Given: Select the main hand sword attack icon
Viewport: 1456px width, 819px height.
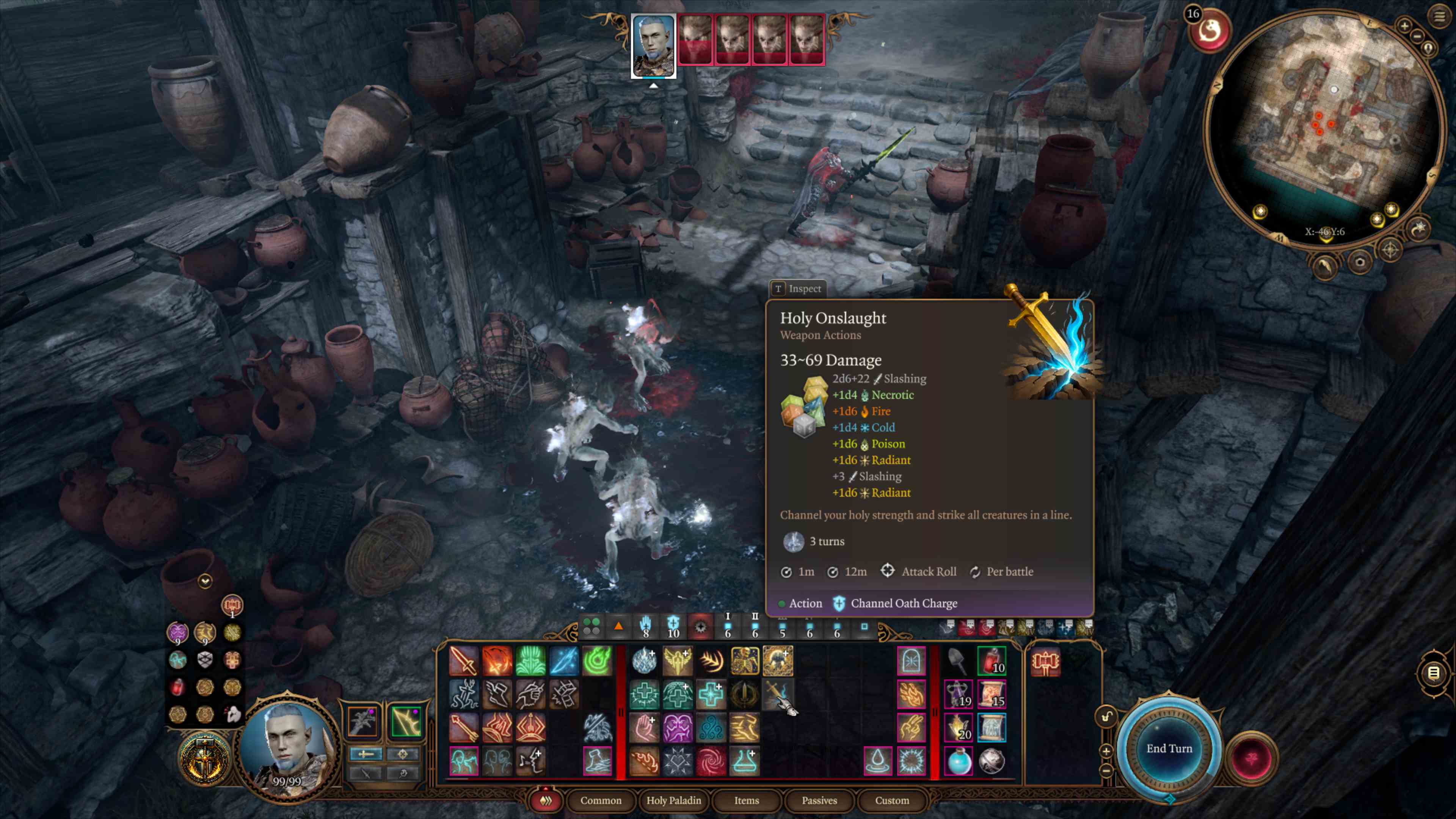Looking at the screenshot, I should (x=463, y=661).
